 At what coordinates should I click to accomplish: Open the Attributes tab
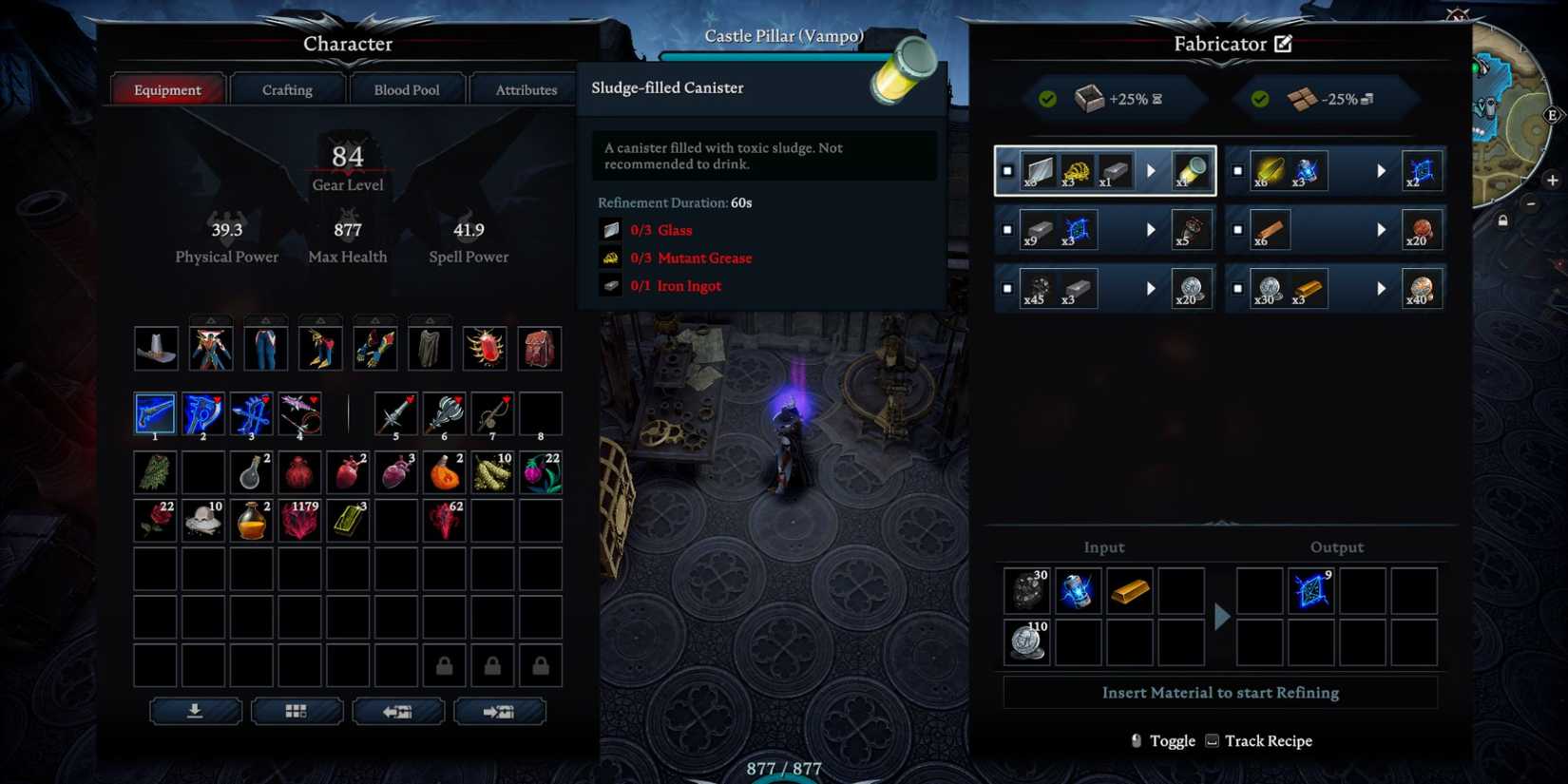click(525, 88)
